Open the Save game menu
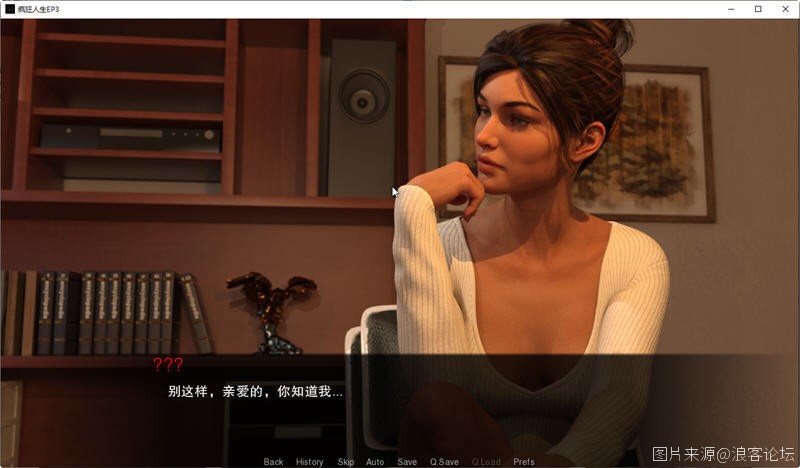800x468 pixels. point(407,462)
